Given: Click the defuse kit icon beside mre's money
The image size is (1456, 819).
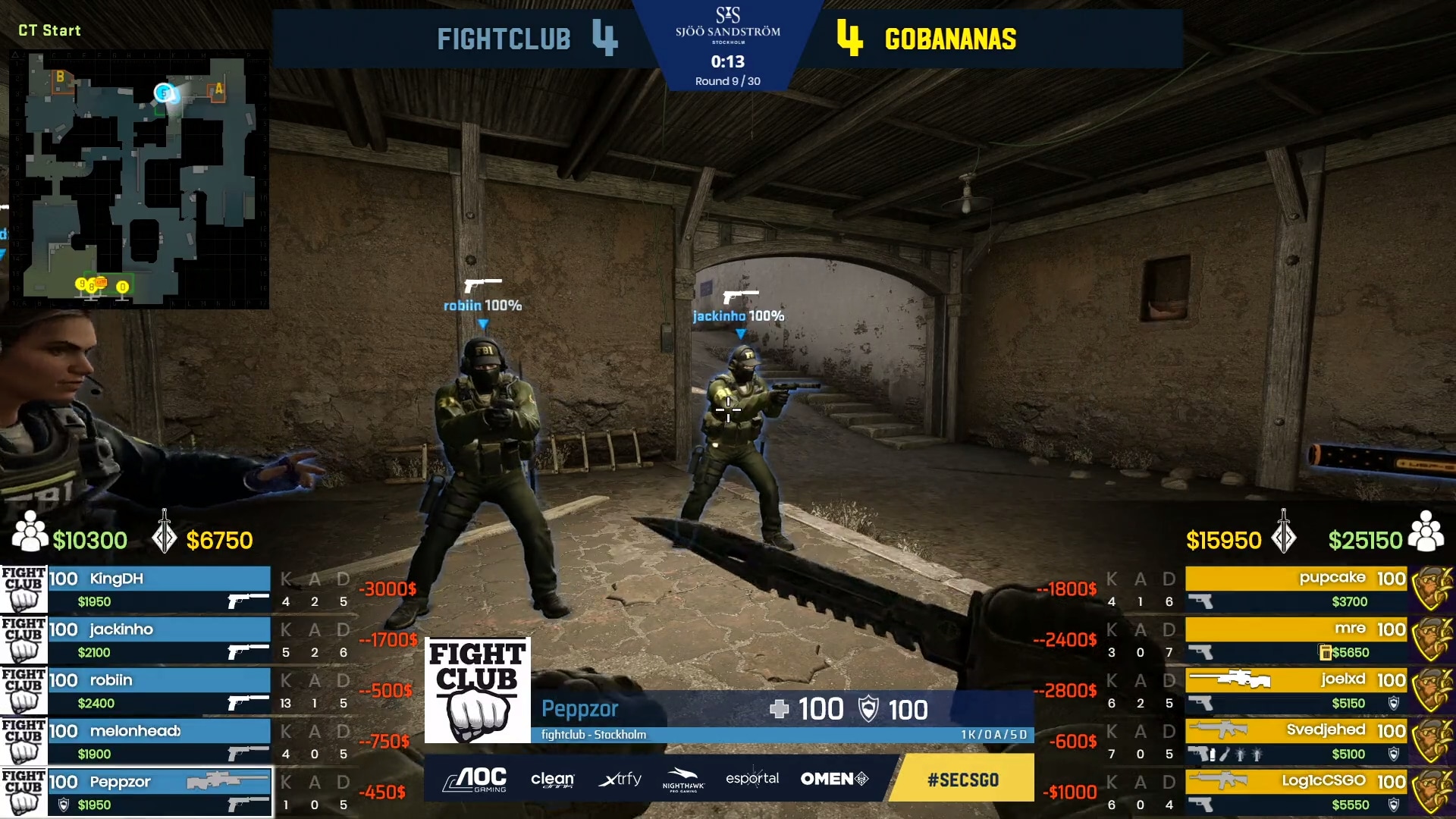Looking at the screenshot, I should click(1325, 653).
